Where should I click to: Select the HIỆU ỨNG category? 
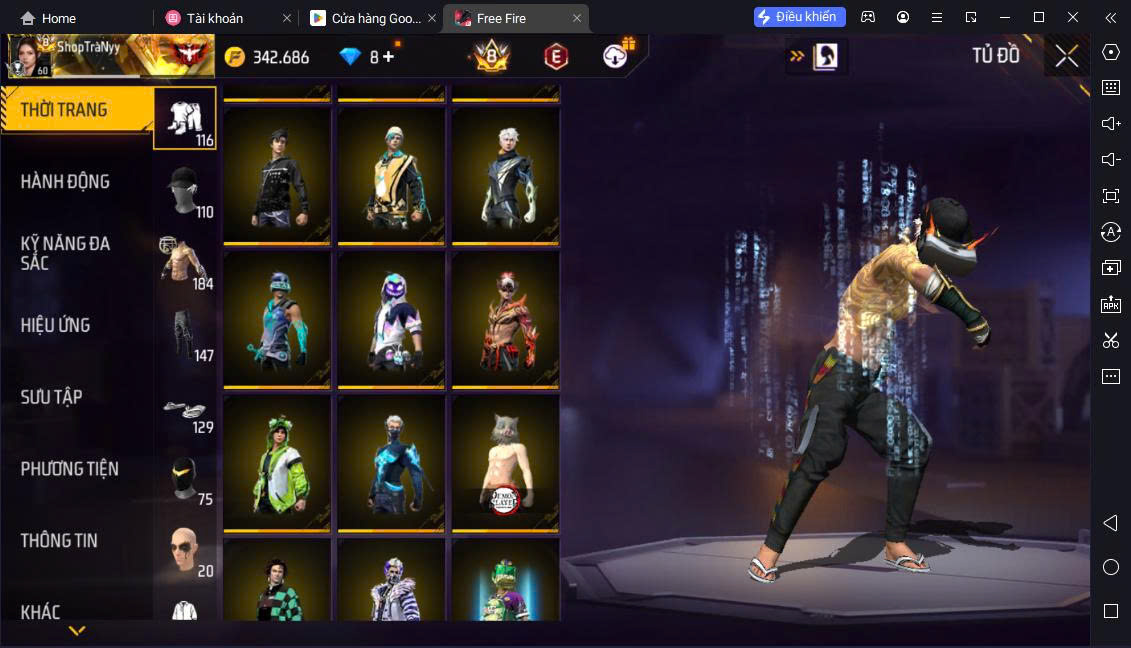pyautogui.click(x=56, y=325)
